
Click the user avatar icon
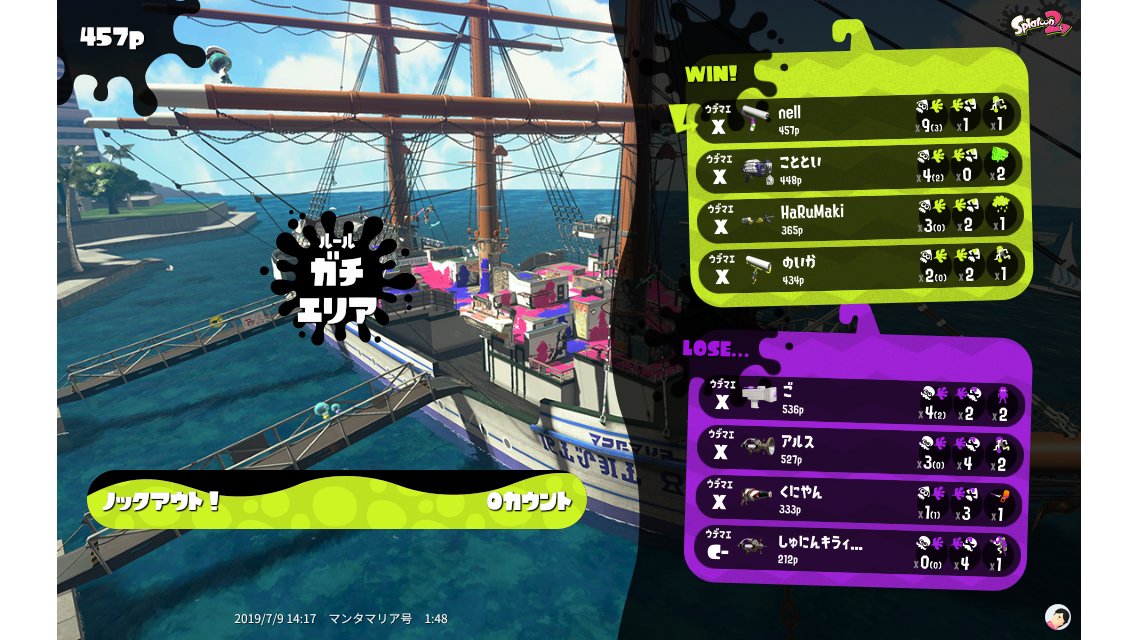tap(1057, 616)
